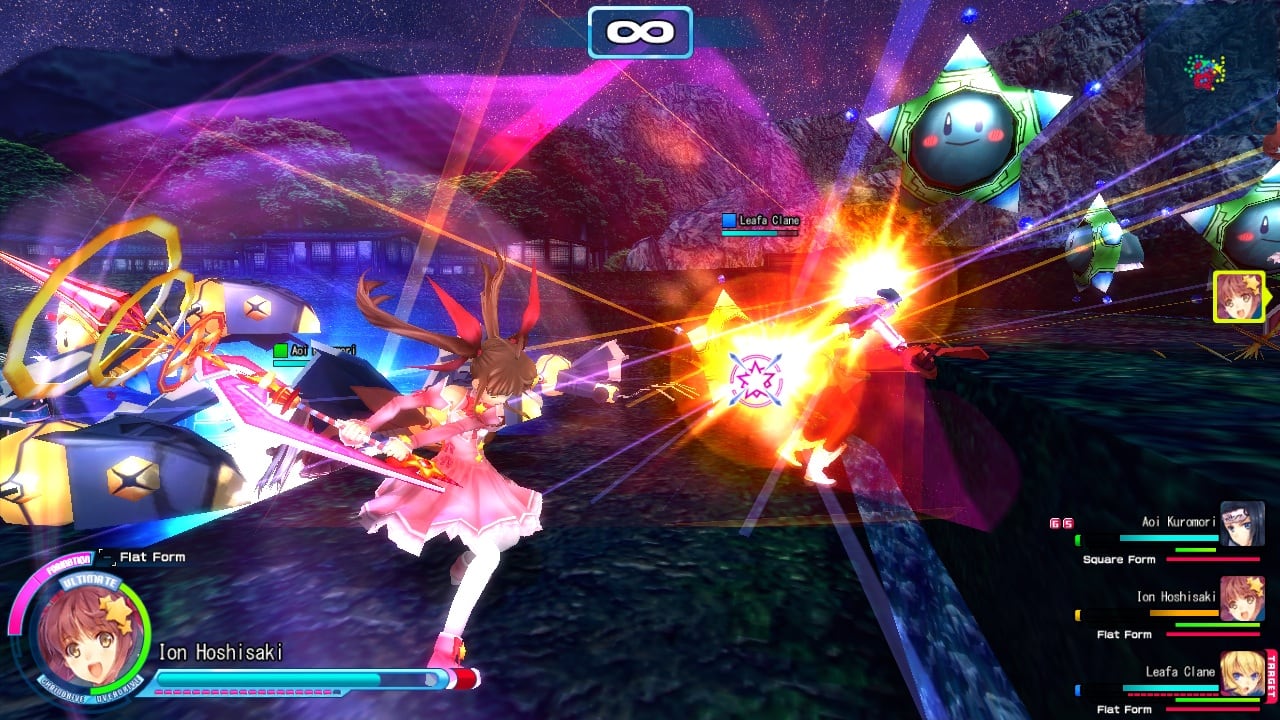The height and width of the screenshot is (720, 1280).
Task: Click the yellow-framed offscreen ally indicator
Action: pos(1239,297)
